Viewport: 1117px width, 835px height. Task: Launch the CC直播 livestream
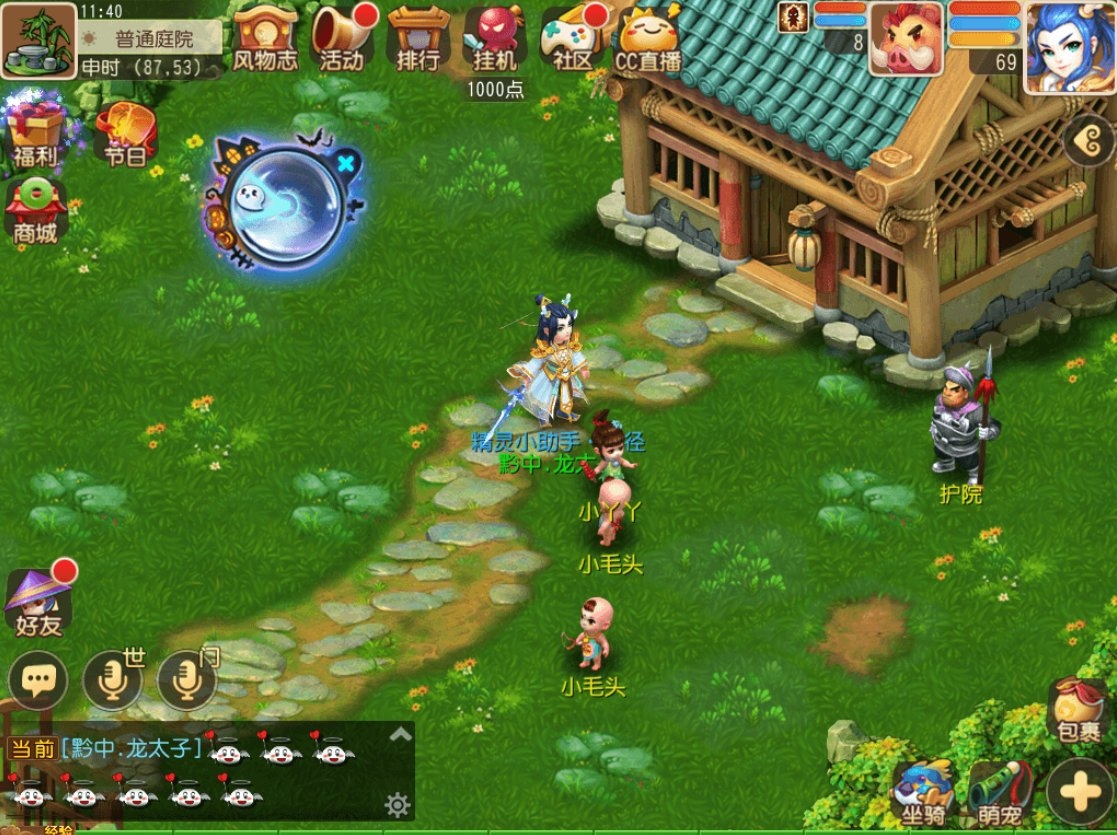click(647, 38)
